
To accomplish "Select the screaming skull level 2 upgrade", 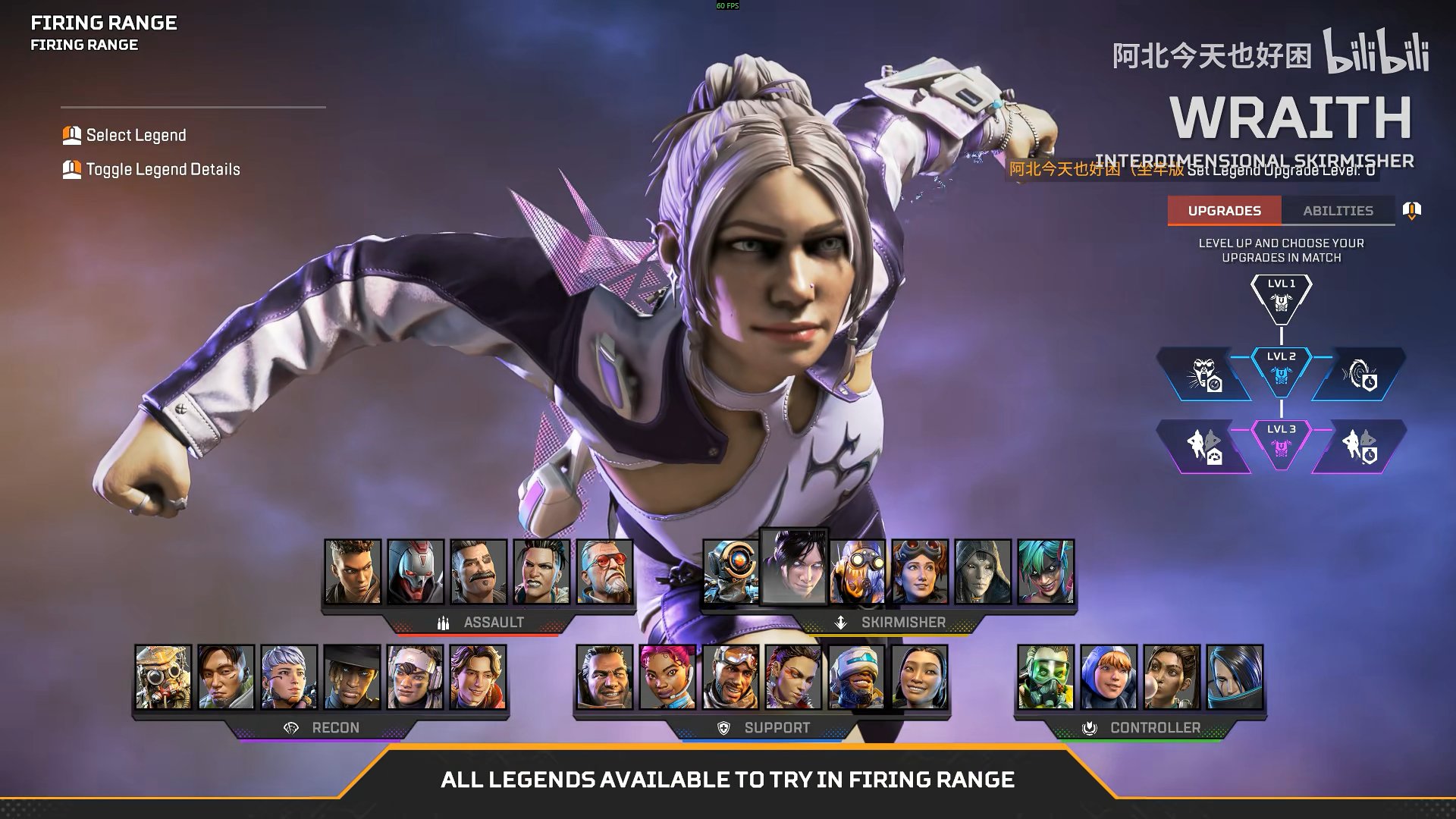I will click(x=1203, y=375).
